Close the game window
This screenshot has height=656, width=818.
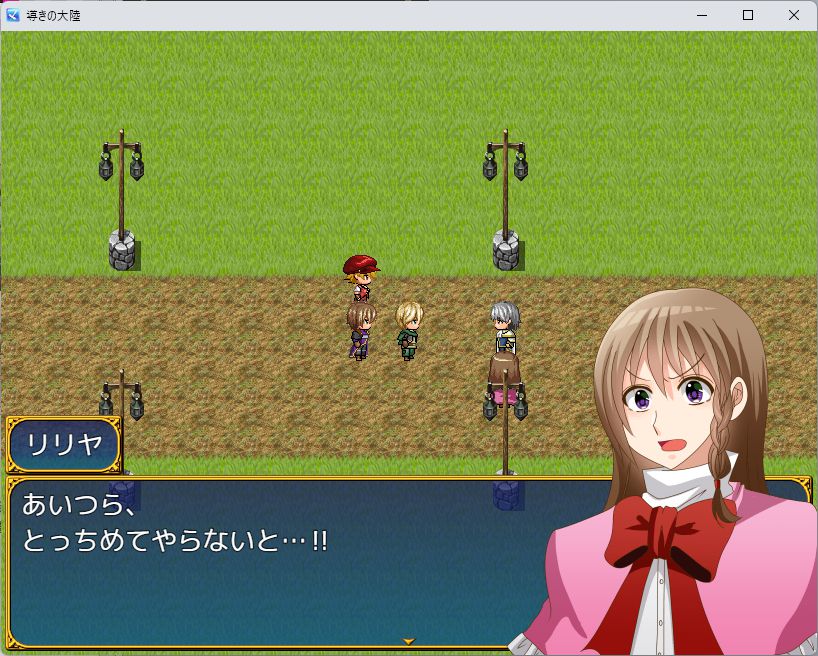click(x=794, y=15)
